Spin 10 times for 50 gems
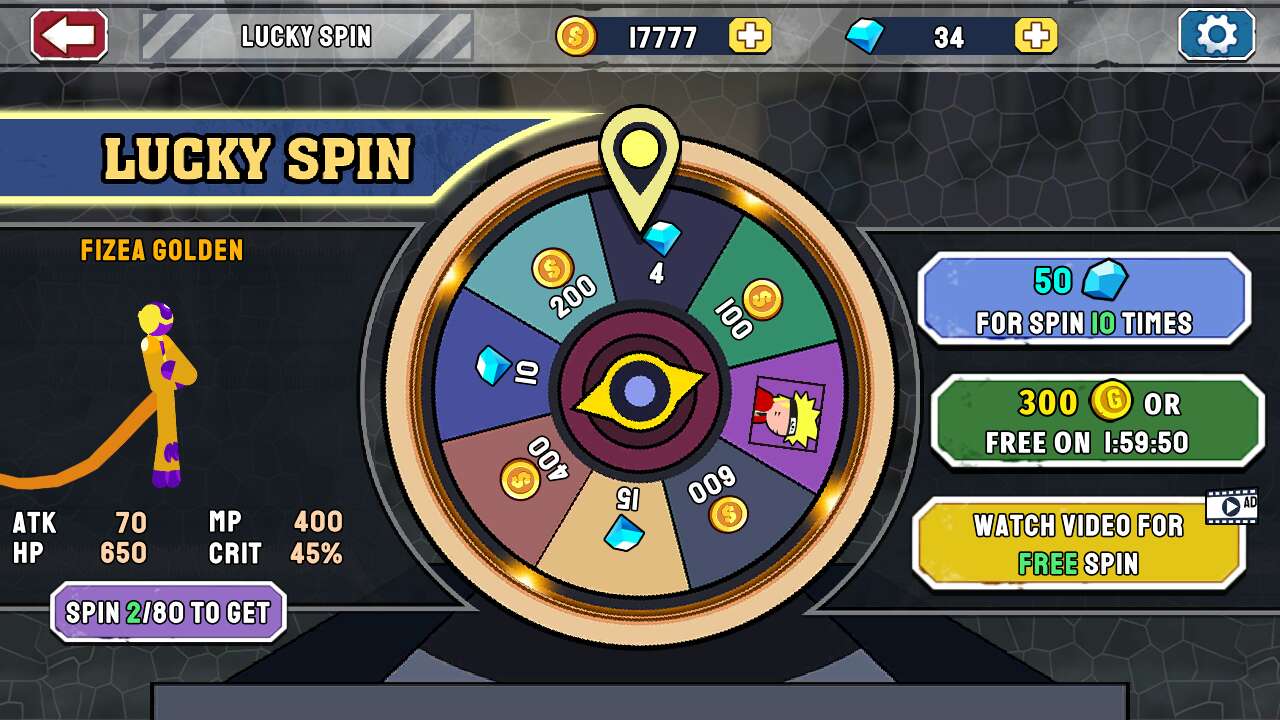 pyautogui.click(x=1084, y=299)
